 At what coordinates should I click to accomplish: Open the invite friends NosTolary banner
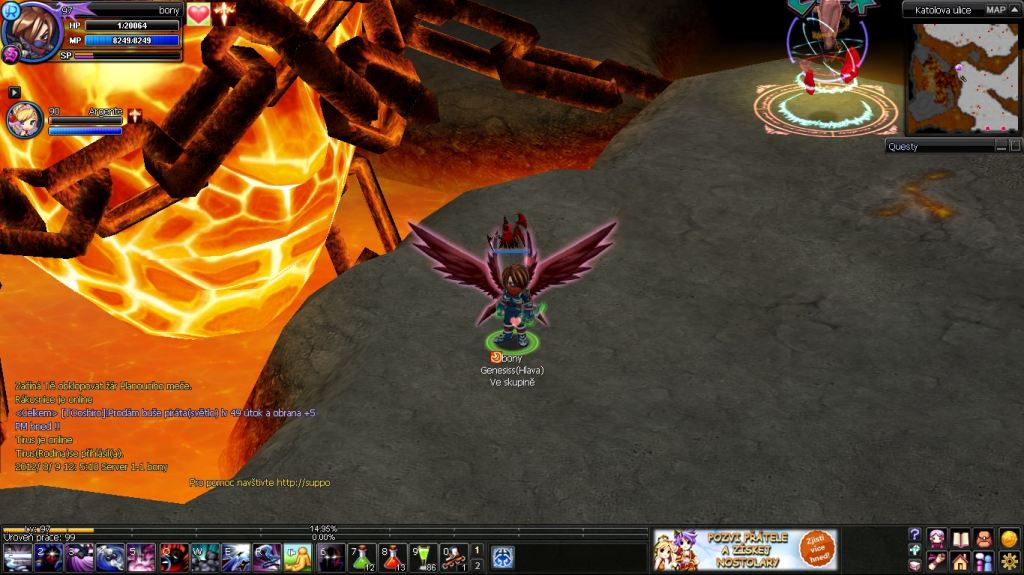[x=745, y=550]
